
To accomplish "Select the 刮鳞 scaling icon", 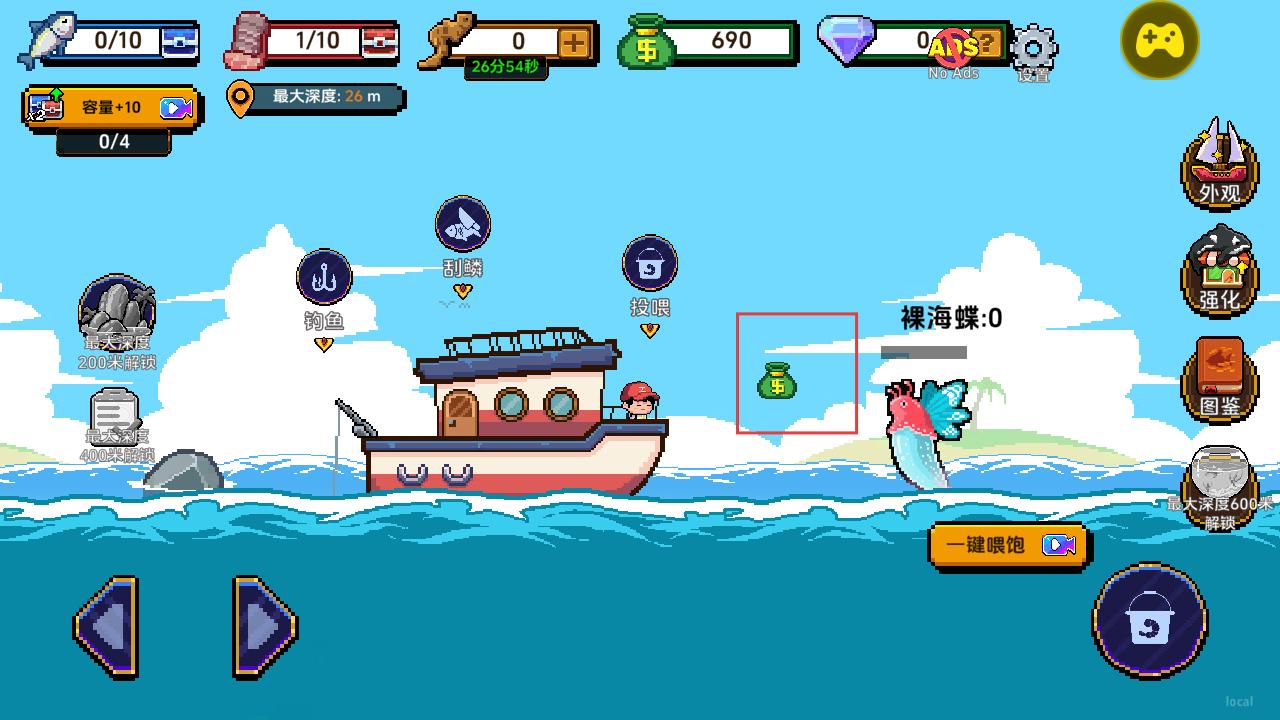I will (462, 224).
